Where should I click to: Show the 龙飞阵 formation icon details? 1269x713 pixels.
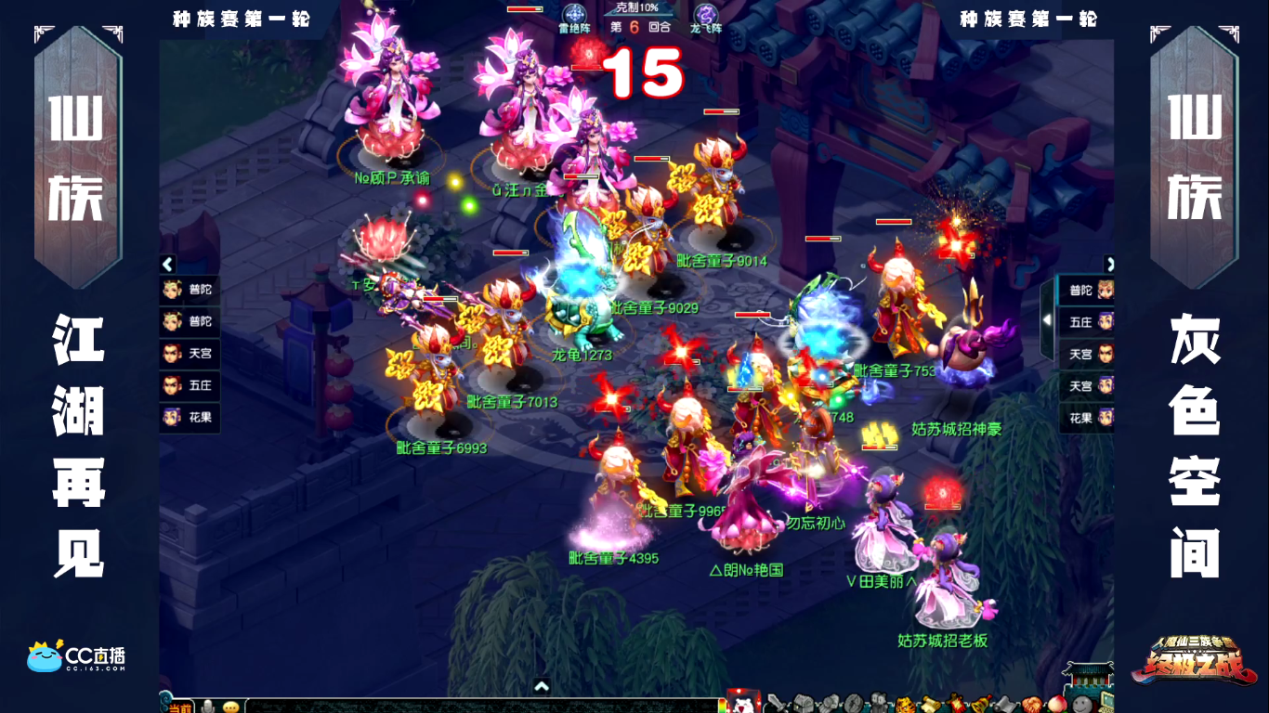[x=706, y=15]
